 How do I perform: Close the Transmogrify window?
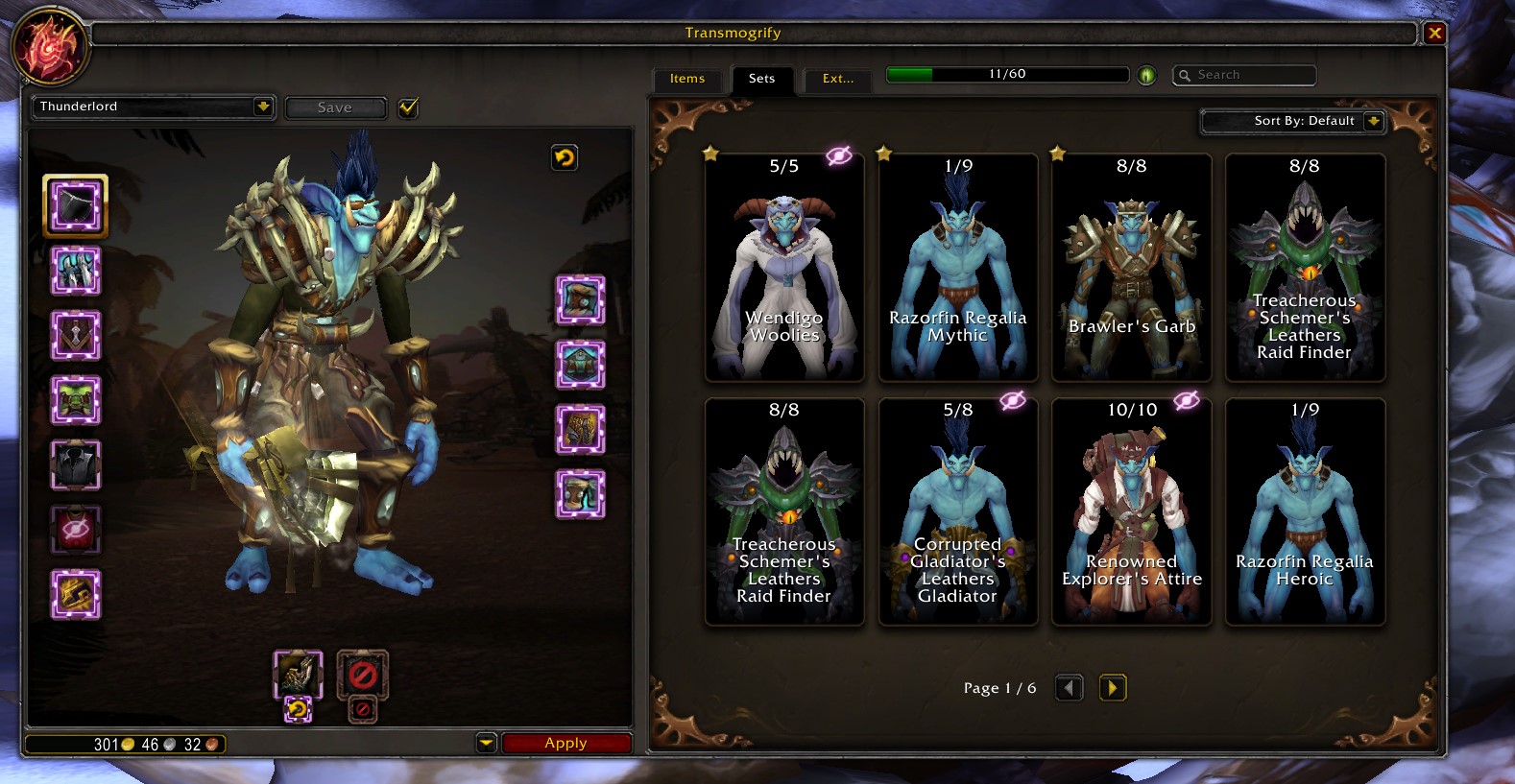click(1434, 34)
